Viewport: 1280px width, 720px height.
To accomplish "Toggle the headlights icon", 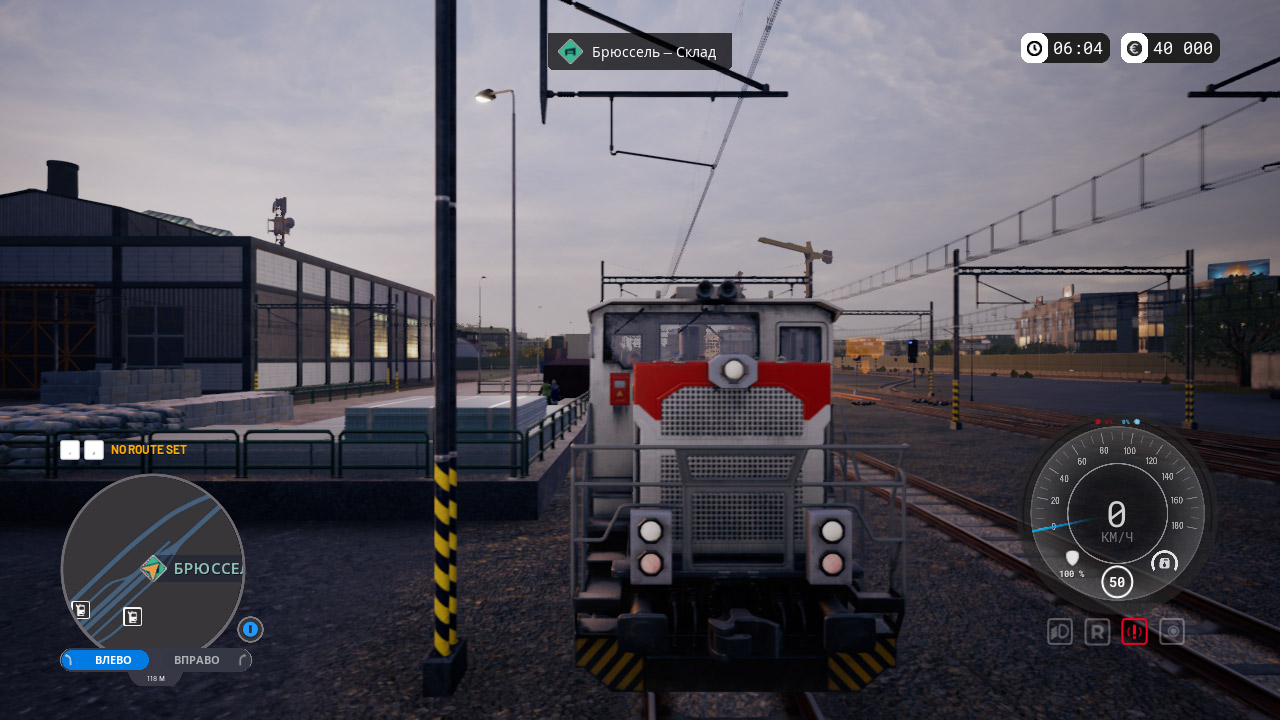I will click(x=1060, y=632).
